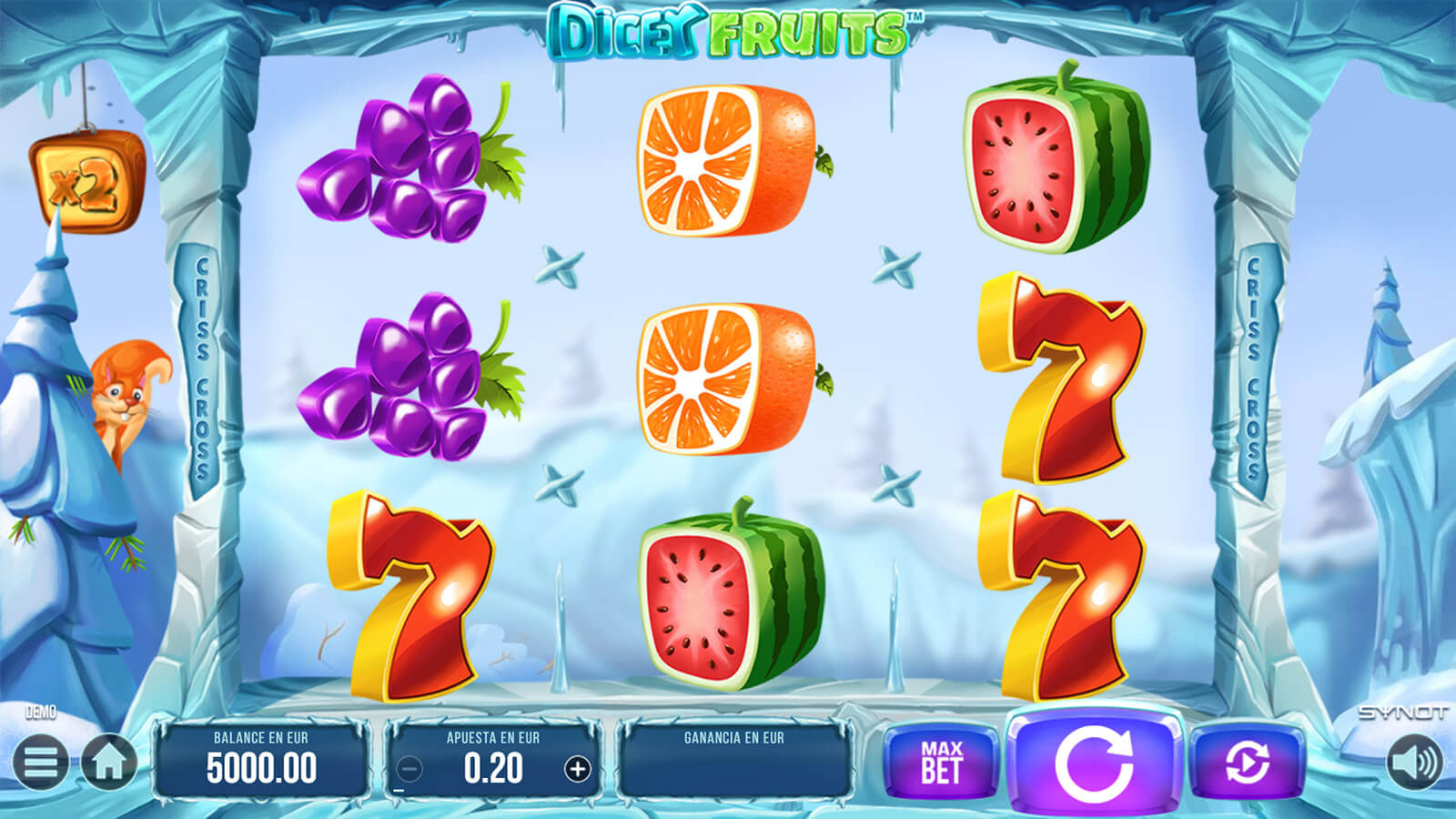
Task: Decrease the bet amount
Action: (409, 769)
